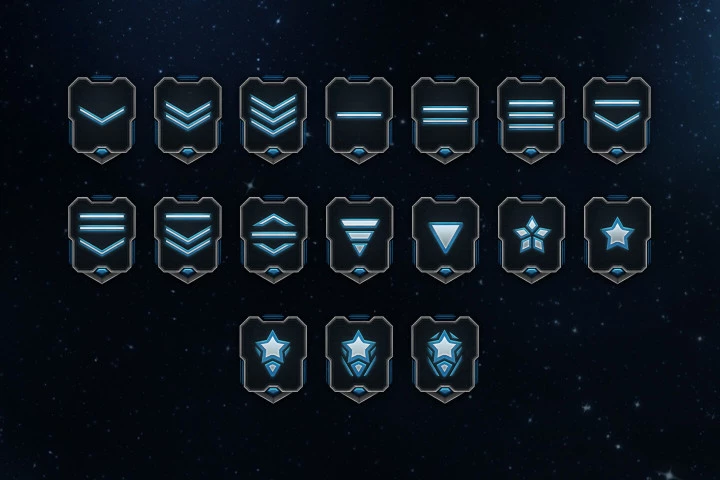Image resolution: width=720 pixels, height=480 pixels.
Task: Select the plain star badge without chevrons
Action: point(616,235)
